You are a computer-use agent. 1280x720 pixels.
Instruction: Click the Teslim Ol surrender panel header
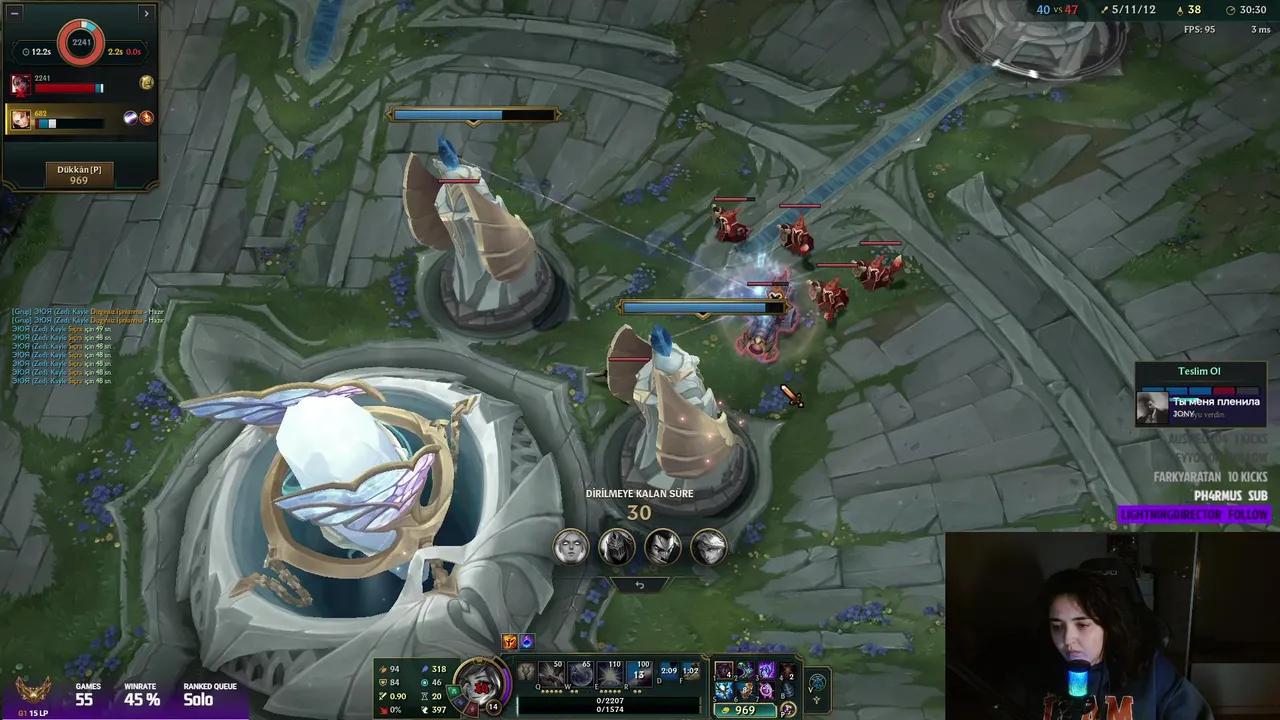[1198, 371]
